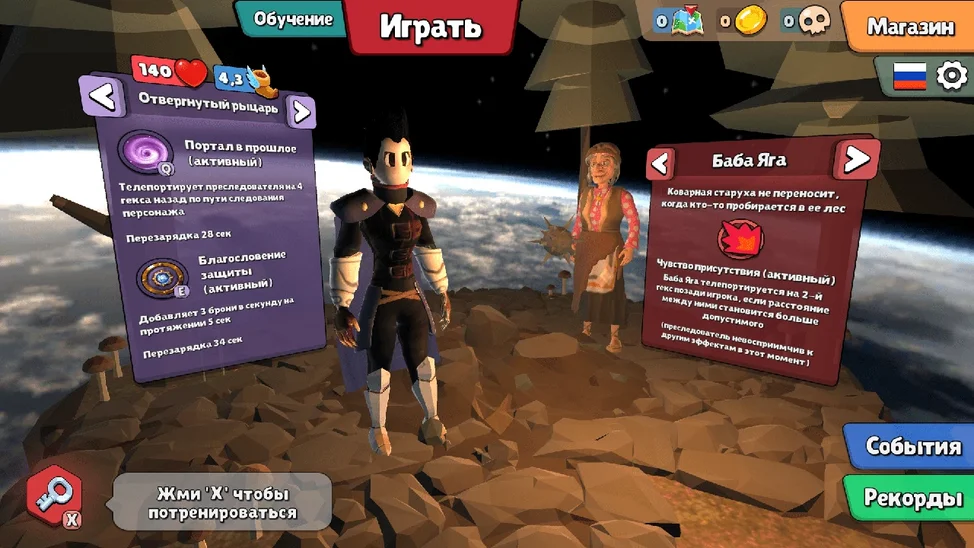Select the previous pursuer before Баба Яга
974x548 pixels.
tap(660, 162)
